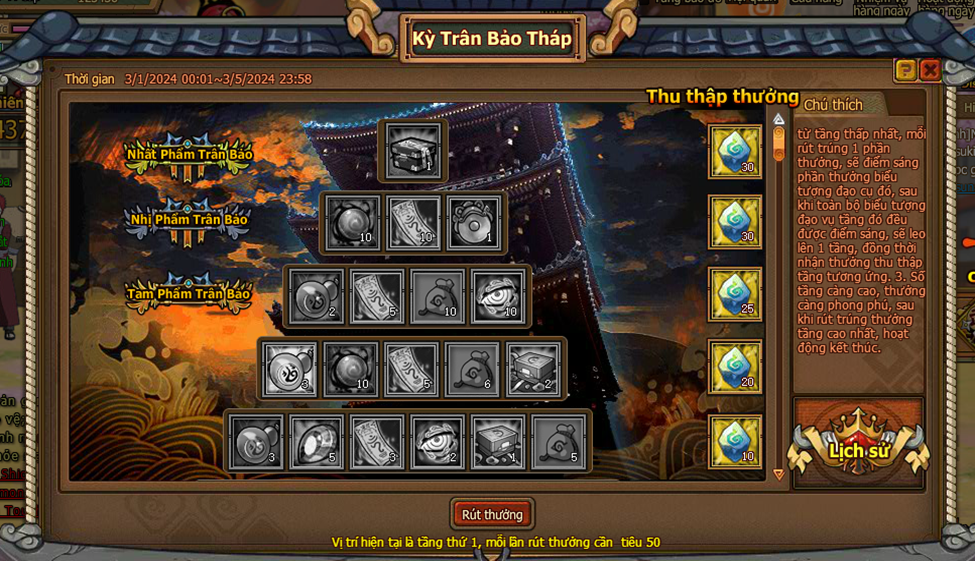The height and width of the screenshot is (561, 975).
Task: Select the eye item with quantity 10
Action: [498, 296]
